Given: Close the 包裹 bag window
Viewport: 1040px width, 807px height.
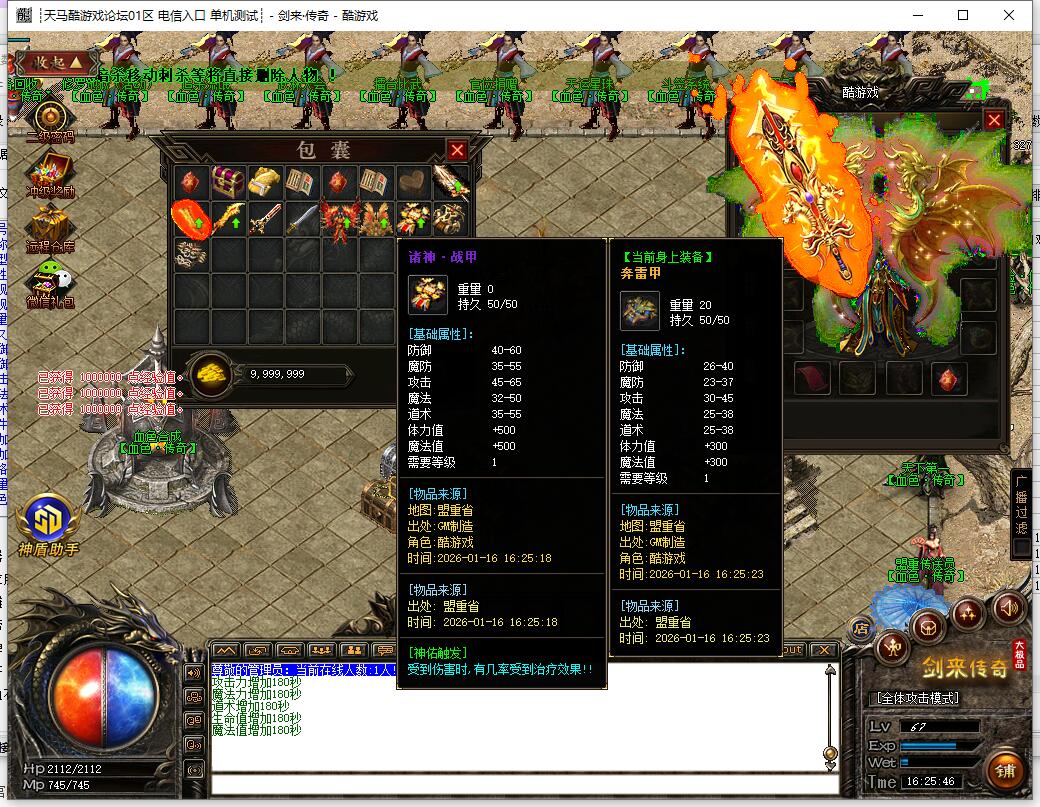Looking at the screenshot, I should pyautogui.click(x=457, y=150).
